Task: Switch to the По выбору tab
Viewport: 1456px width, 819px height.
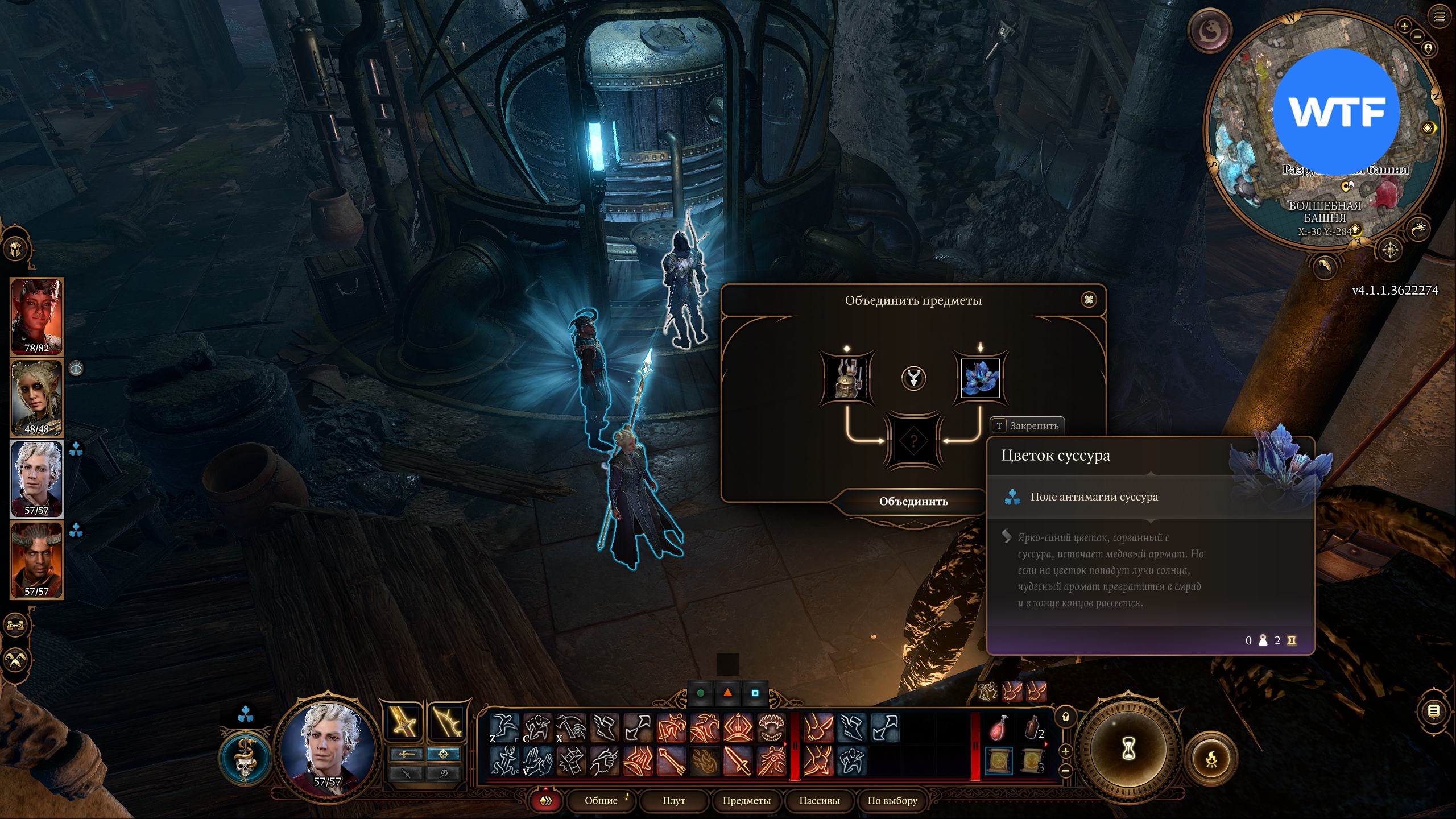Action: click(892, 801)
